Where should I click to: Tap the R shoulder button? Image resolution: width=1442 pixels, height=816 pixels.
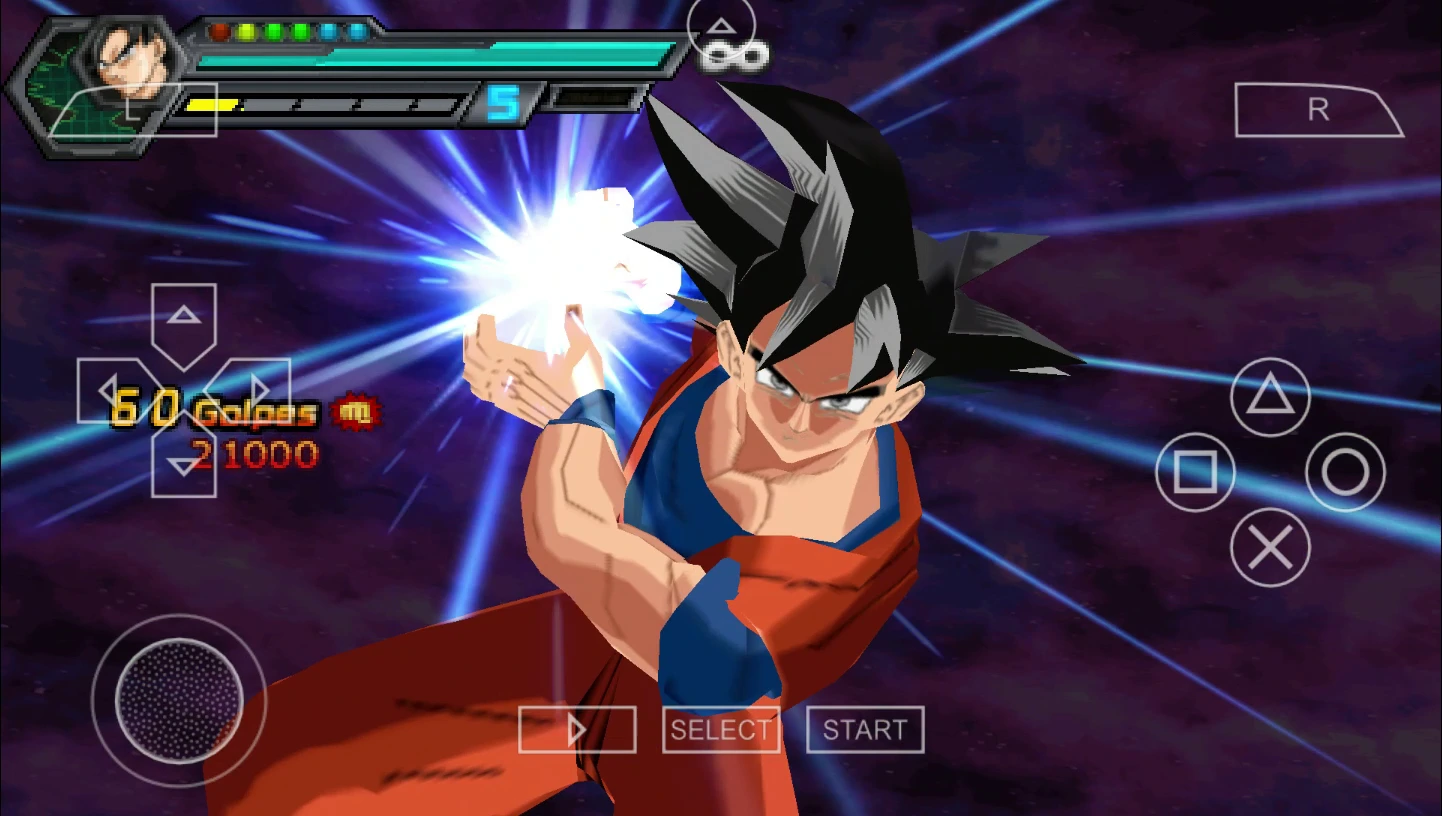click(1318, 110)
